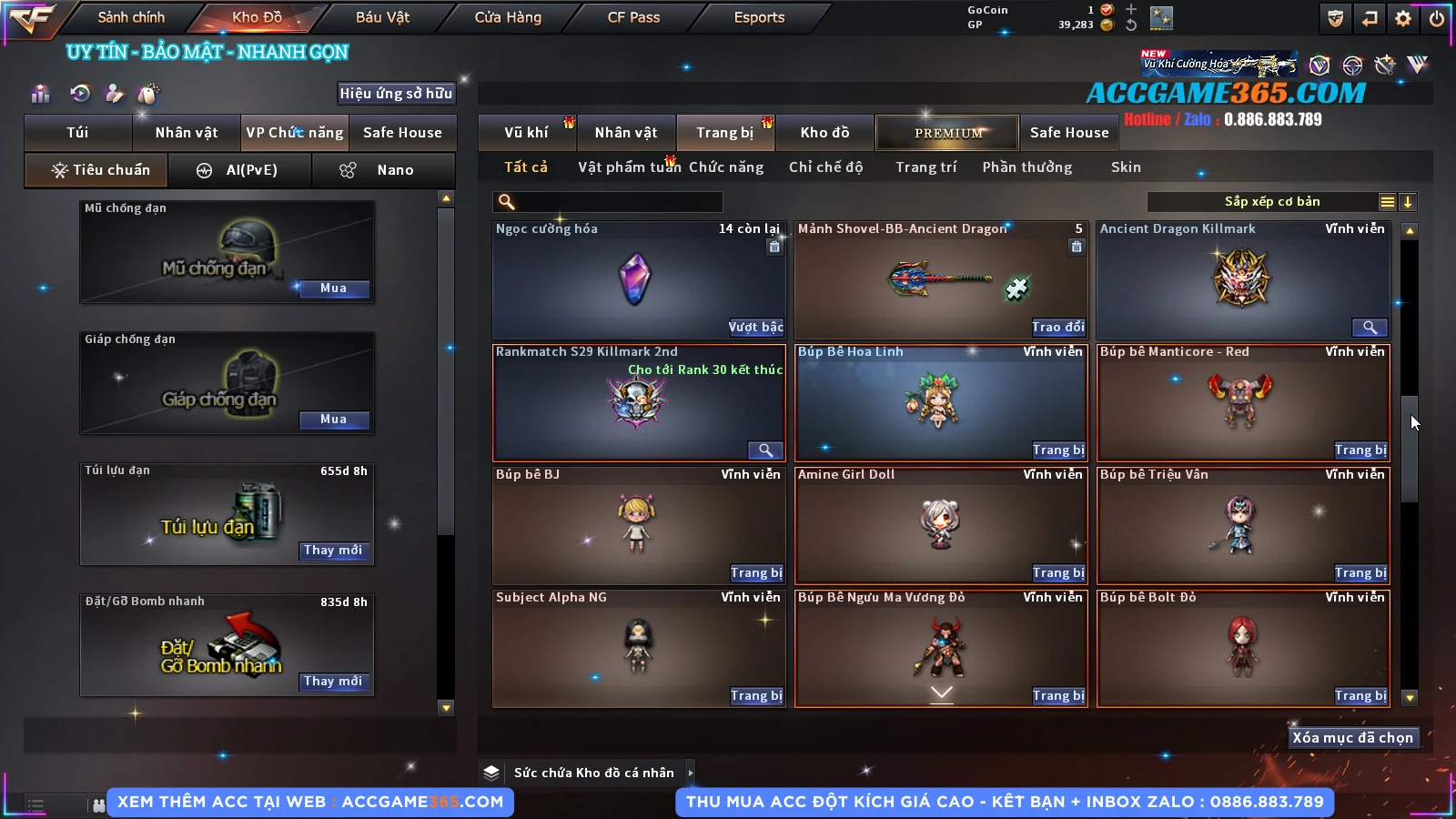
Task: Open the Cửa Hàng shop menu
Action: point(508,17)
